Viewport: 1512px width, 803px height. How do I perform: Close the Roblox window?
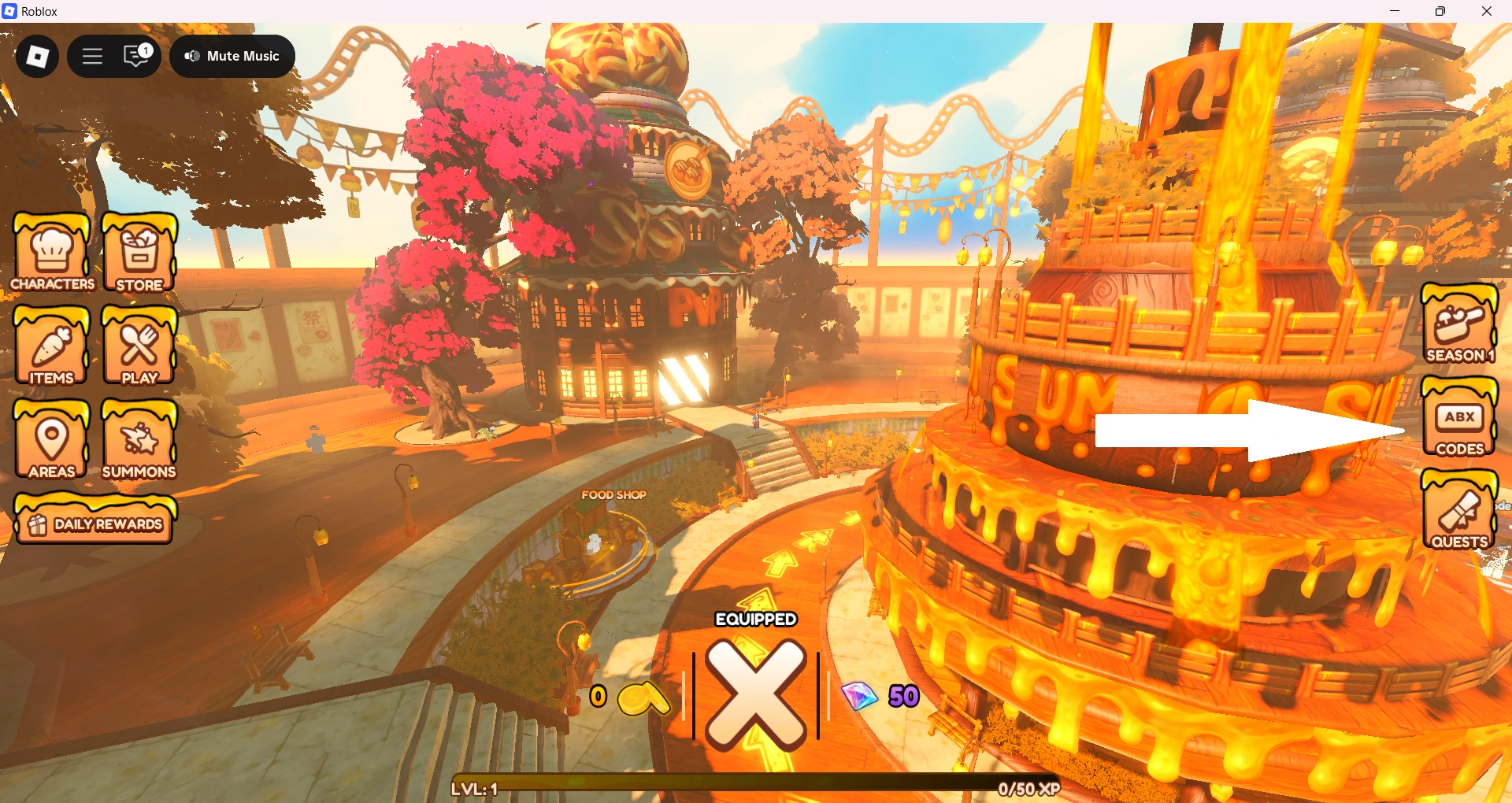pos(1487,11)
